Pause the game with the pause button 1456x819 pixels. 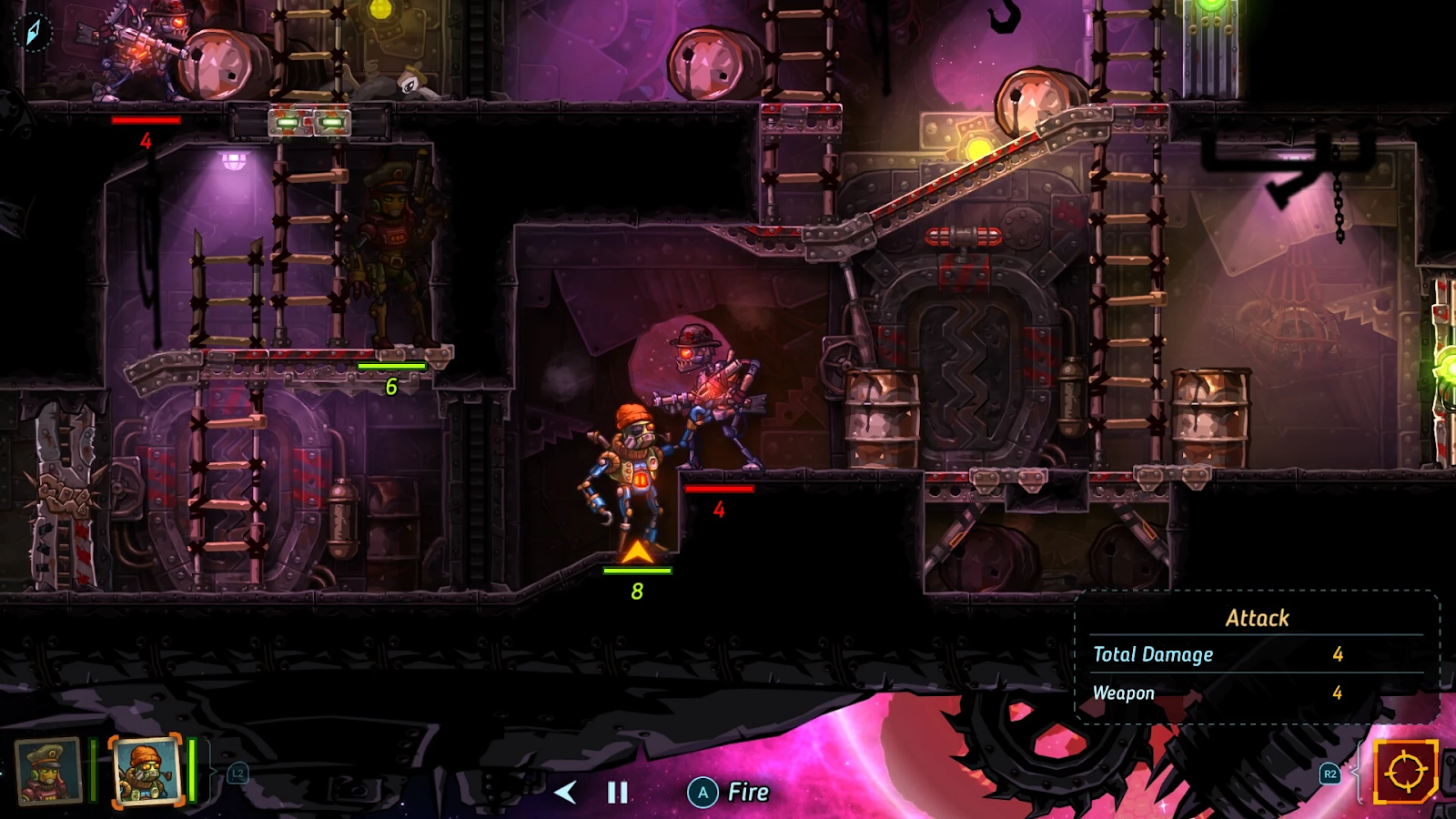(x=618, y=793)
